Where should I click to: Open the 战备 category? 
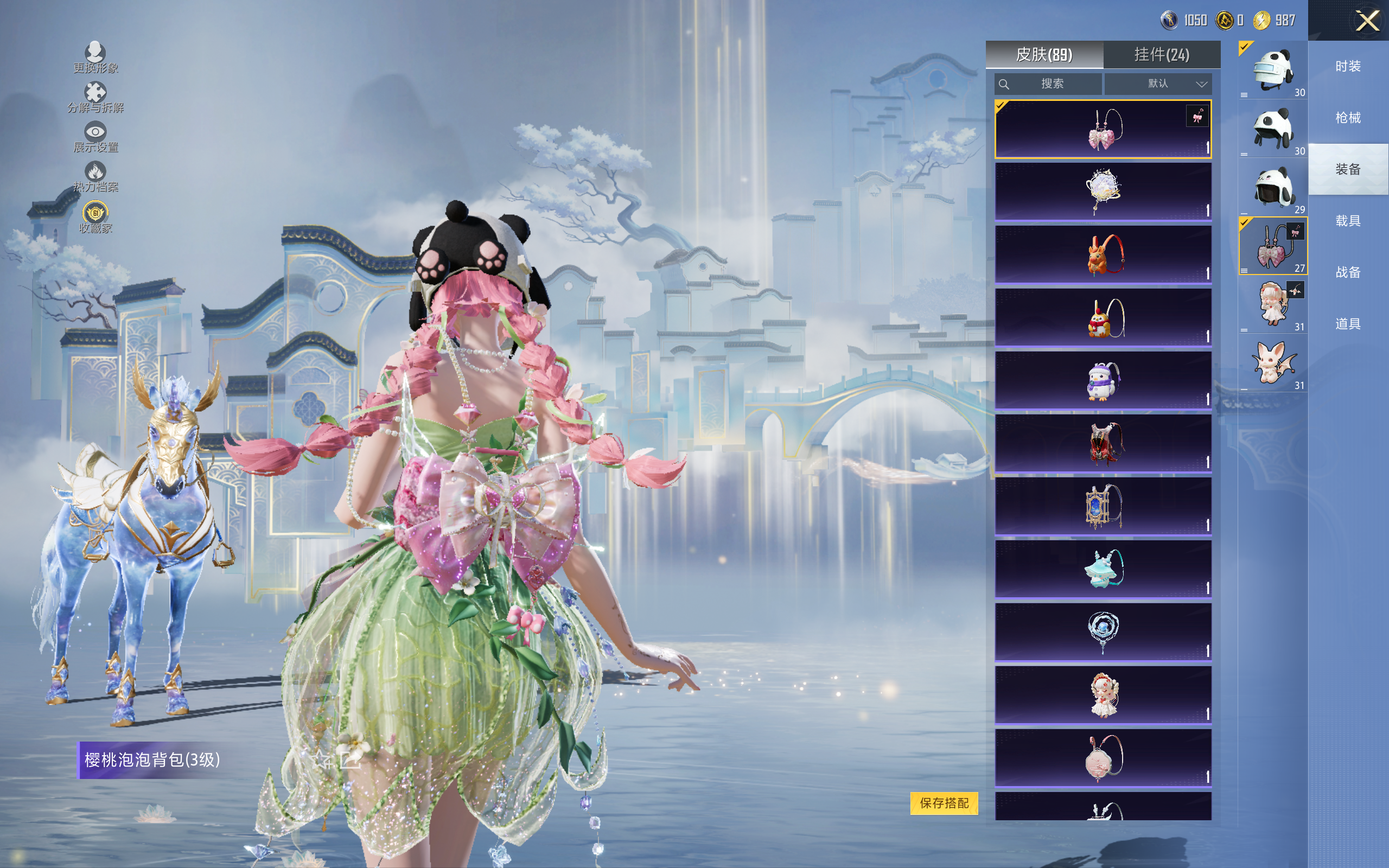[x=1347, y=272]
